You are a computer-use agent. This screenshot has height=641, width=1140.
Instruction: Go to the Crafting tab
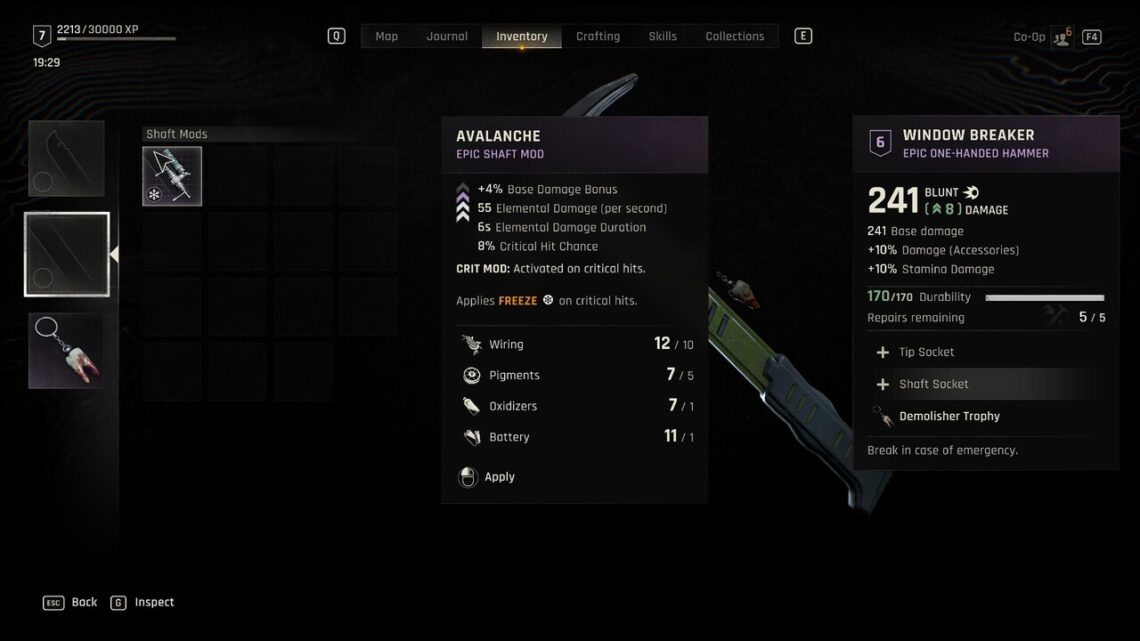[x=598, y=36]
